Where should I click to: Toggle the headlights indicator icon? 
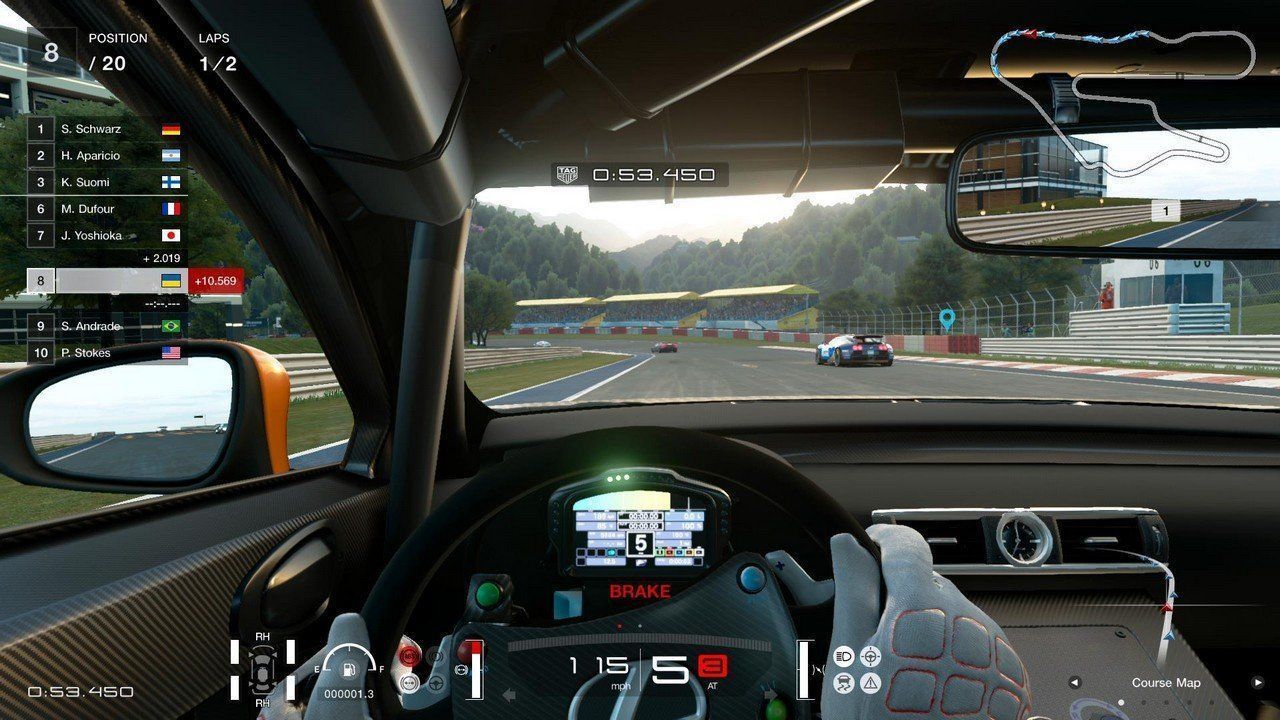click(x=843, y=656)
